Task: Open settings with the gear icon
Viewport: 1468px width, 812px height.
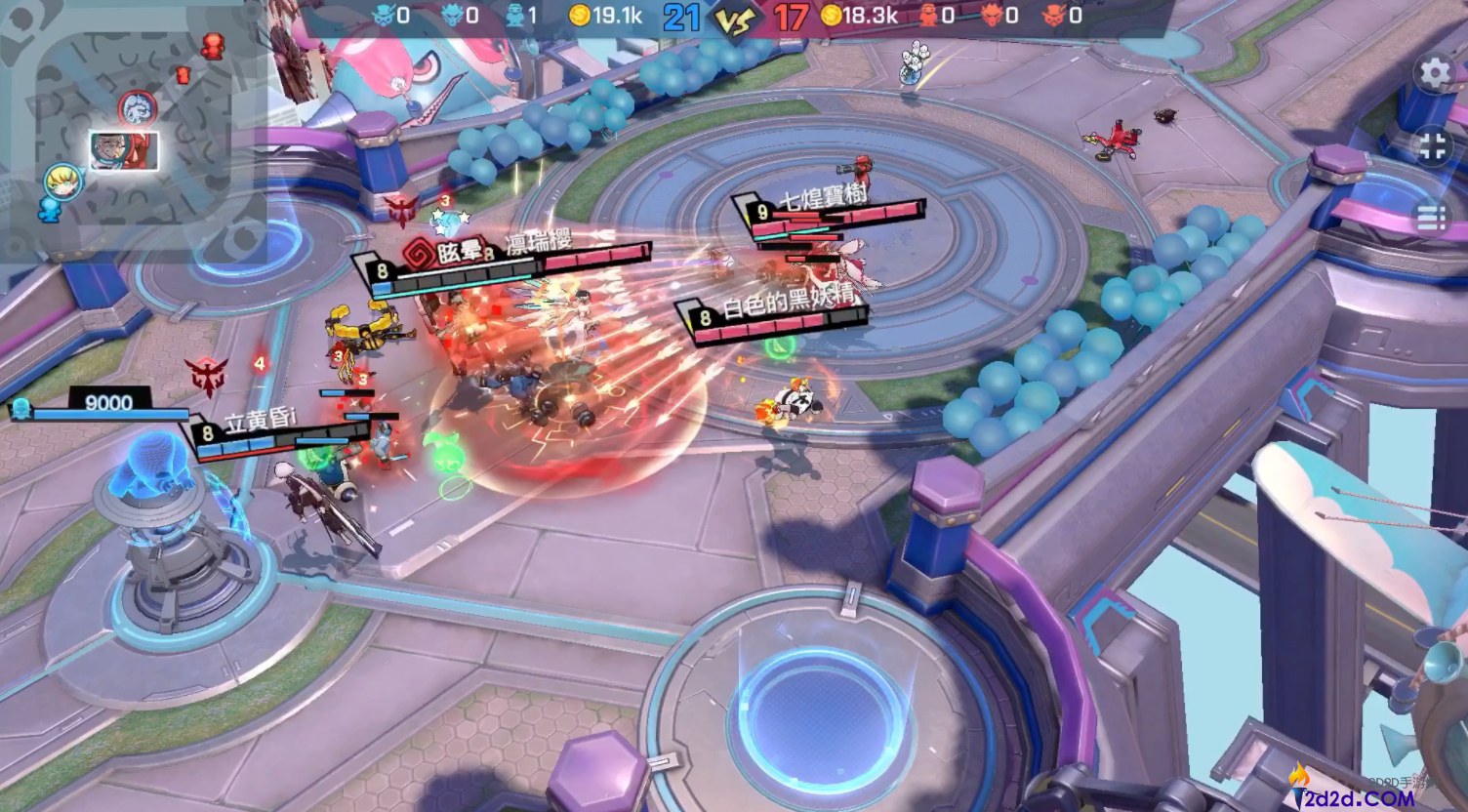Action: click(x=1434, y=73)
